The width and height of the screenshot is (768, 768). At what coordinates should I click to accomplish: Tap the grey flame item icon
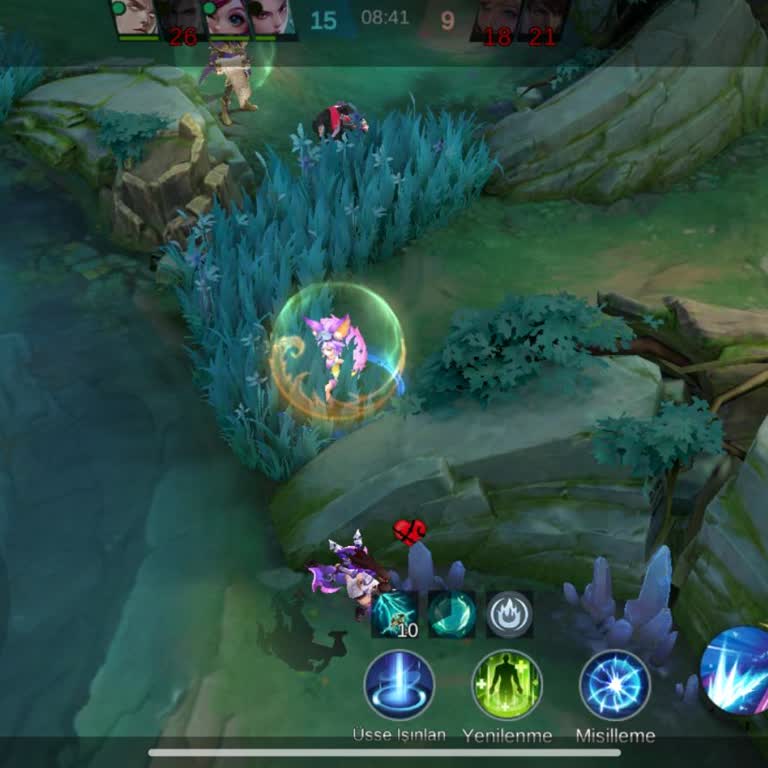click(x=509, y=614)
